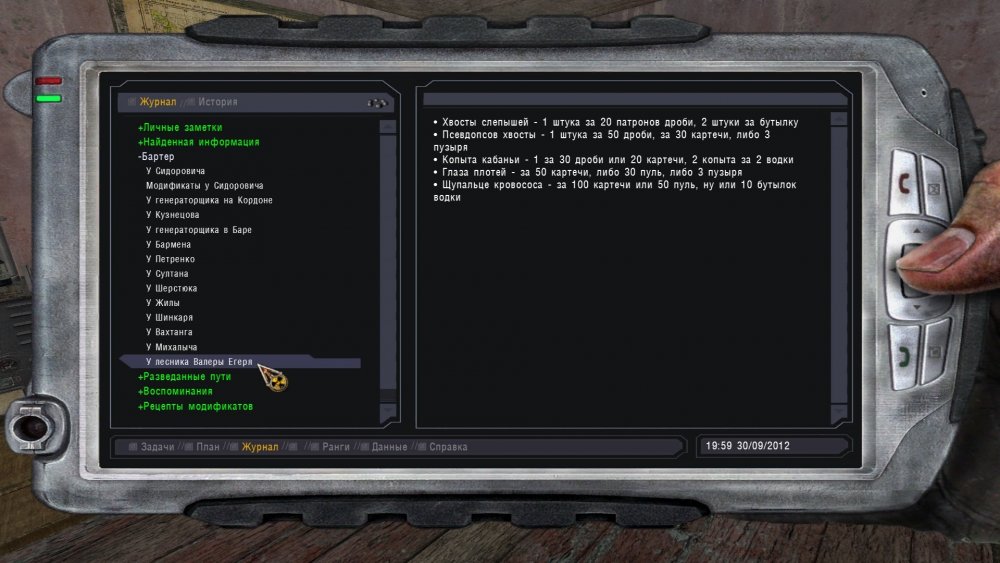Viewport: 1000px width, 563px height.
Task: Expand the Разведанные пути section
Action: (185, 377)
